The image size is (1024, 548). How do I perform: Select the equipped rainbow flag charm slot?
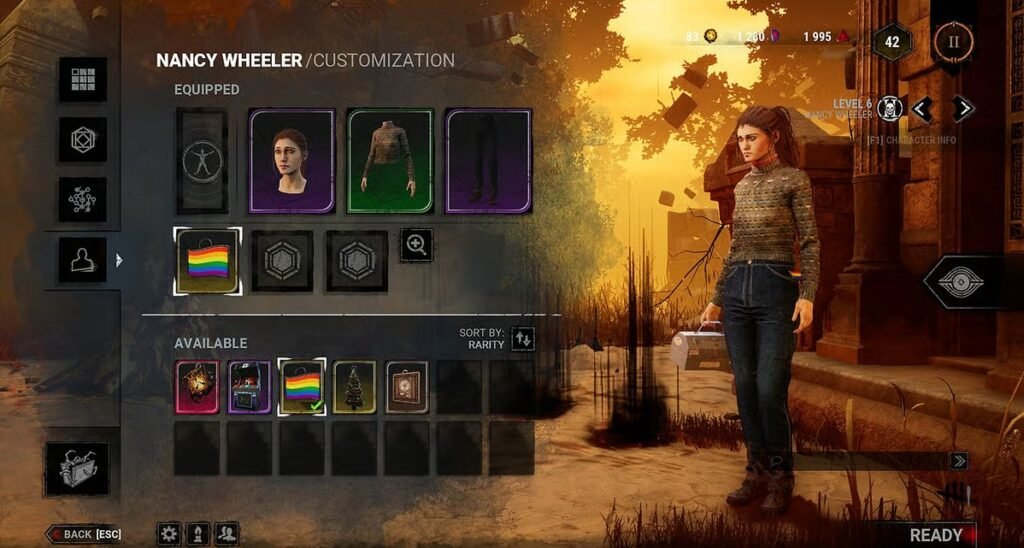click(x=207, y=261)
